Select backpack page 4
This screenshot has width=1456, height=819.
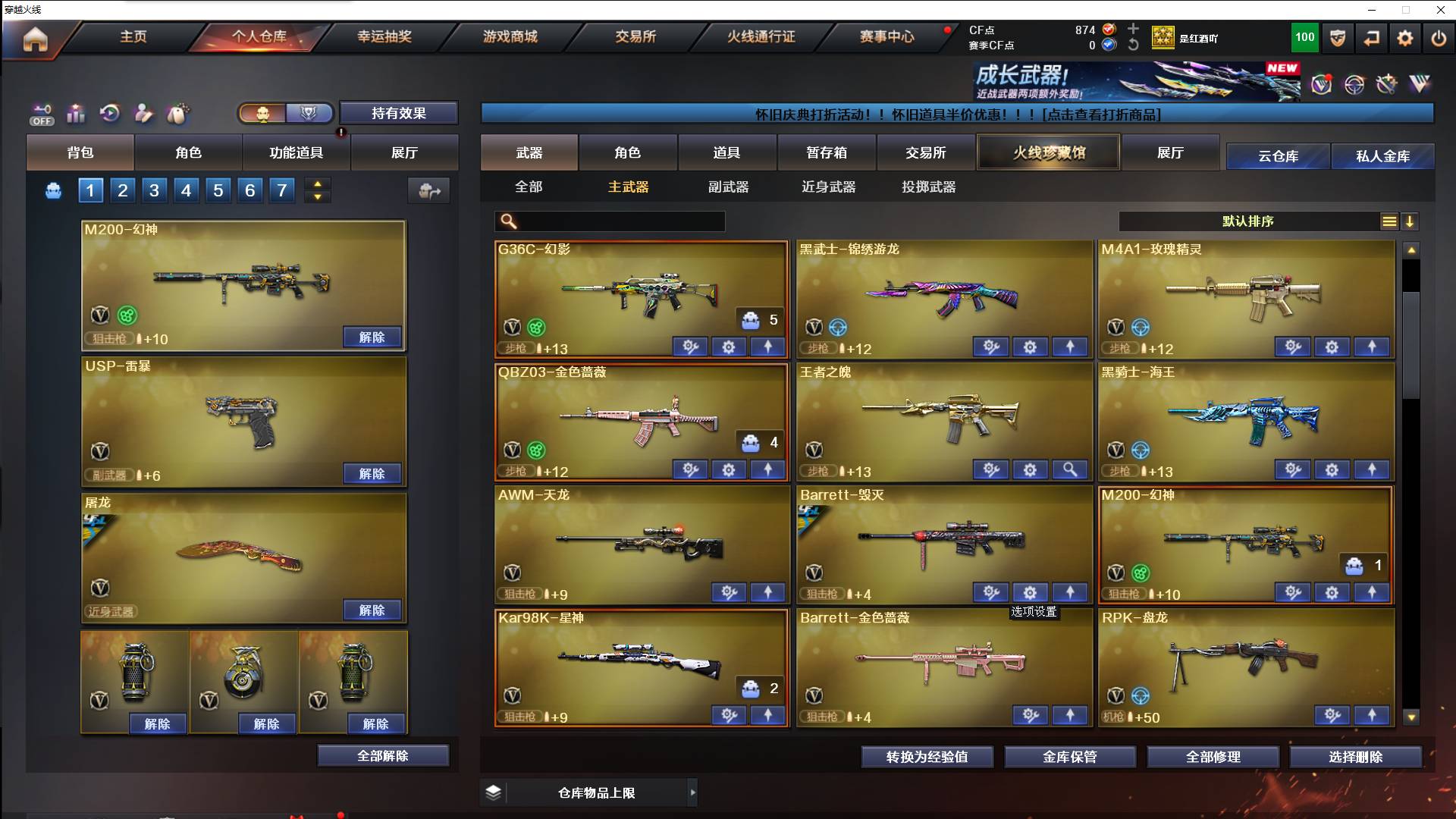(x=186, y=190)
